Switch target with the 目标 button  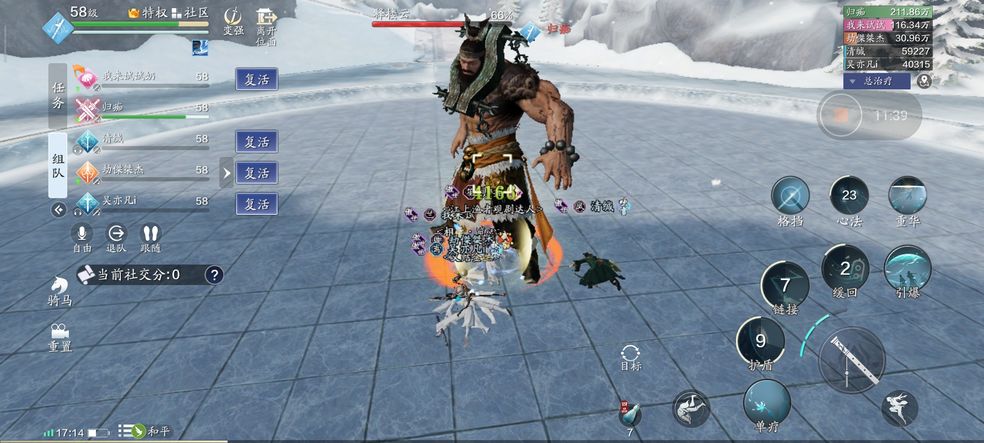click(x=630, y=355)
